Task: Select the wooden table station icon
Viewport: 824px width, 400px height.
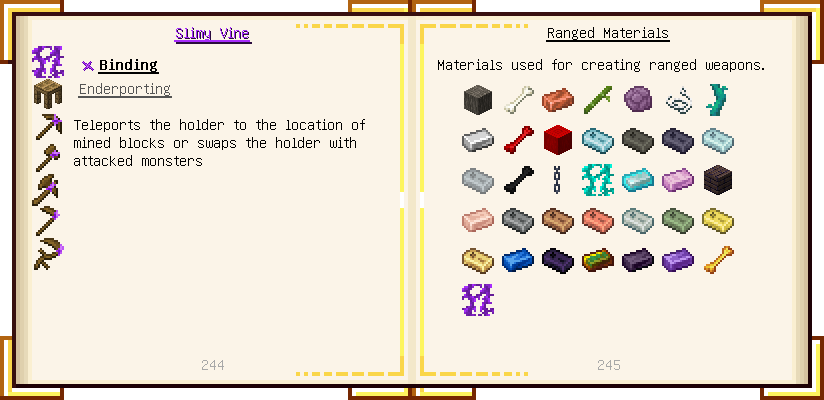Action: 48,94
